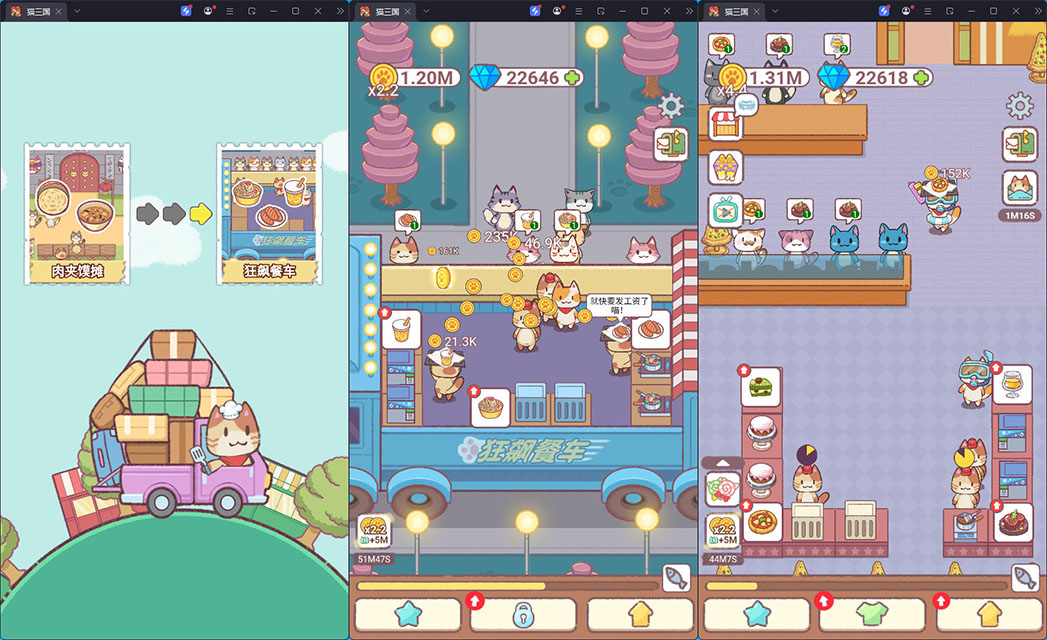The width and height of the screenshot is (1047, 640).
Task: Open the green shirt outfit button
Action: 875,613
